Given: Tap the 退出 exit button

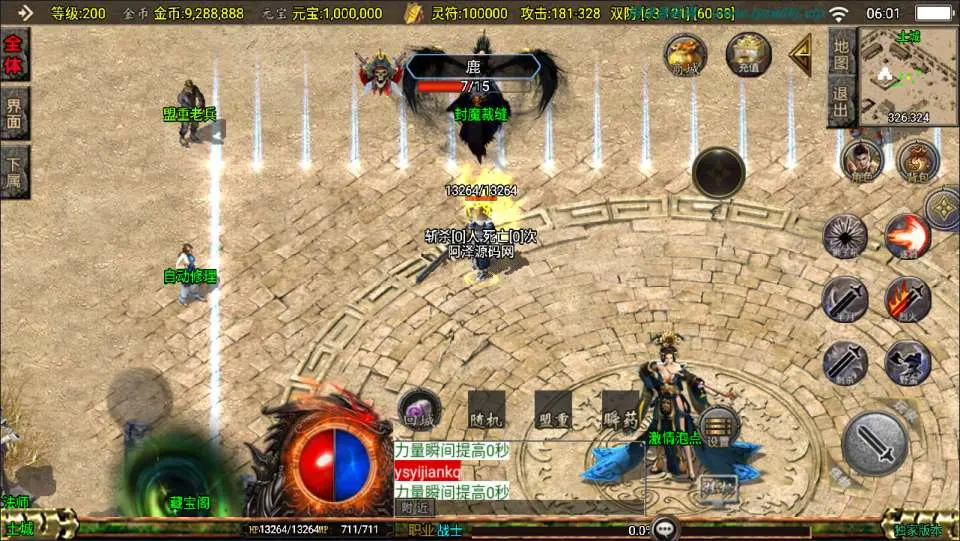Looking at the screenshot, I should click(x=842, y=103).
